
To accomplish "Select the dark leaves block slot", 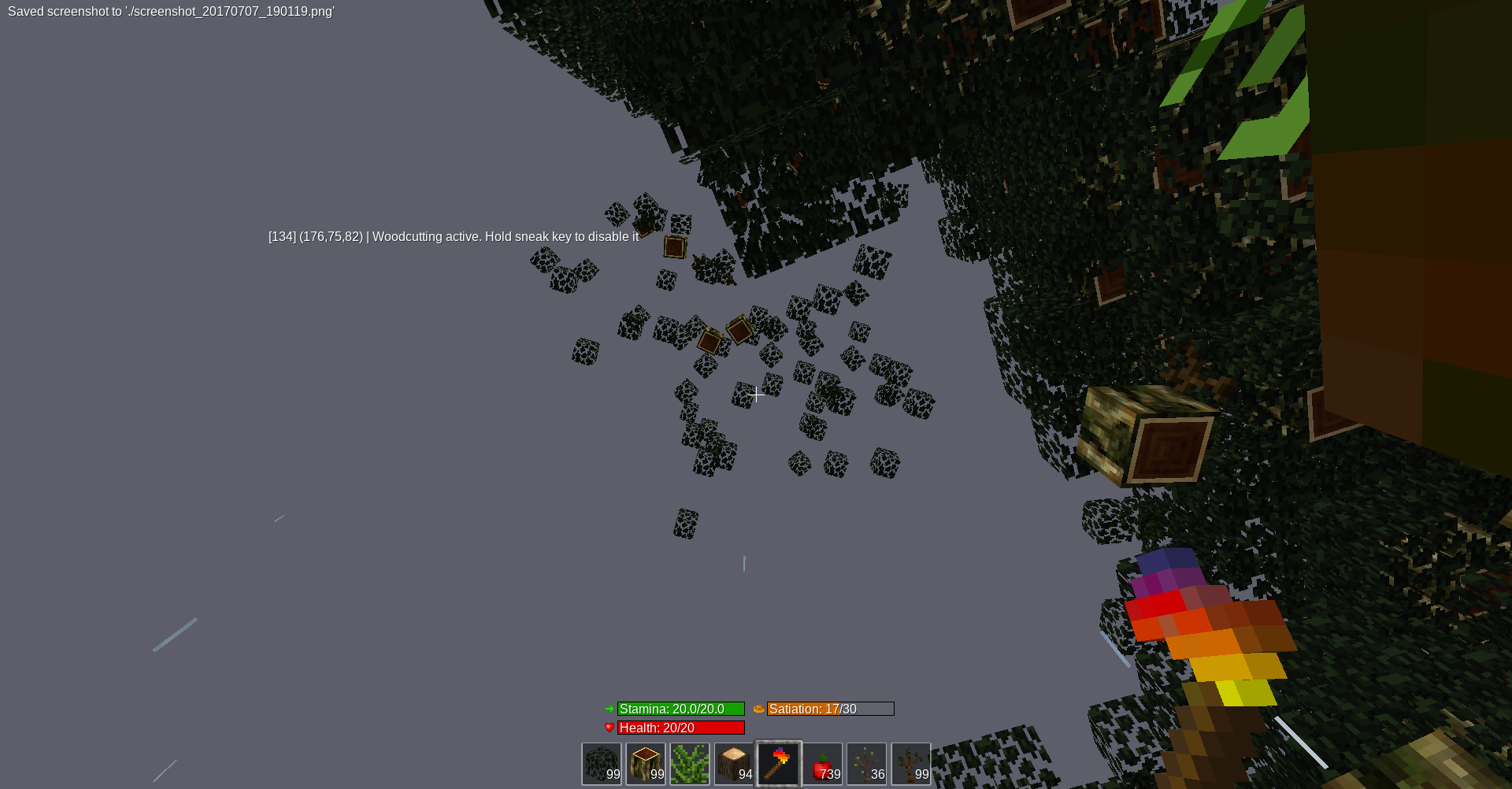I will tap(602, 764).
